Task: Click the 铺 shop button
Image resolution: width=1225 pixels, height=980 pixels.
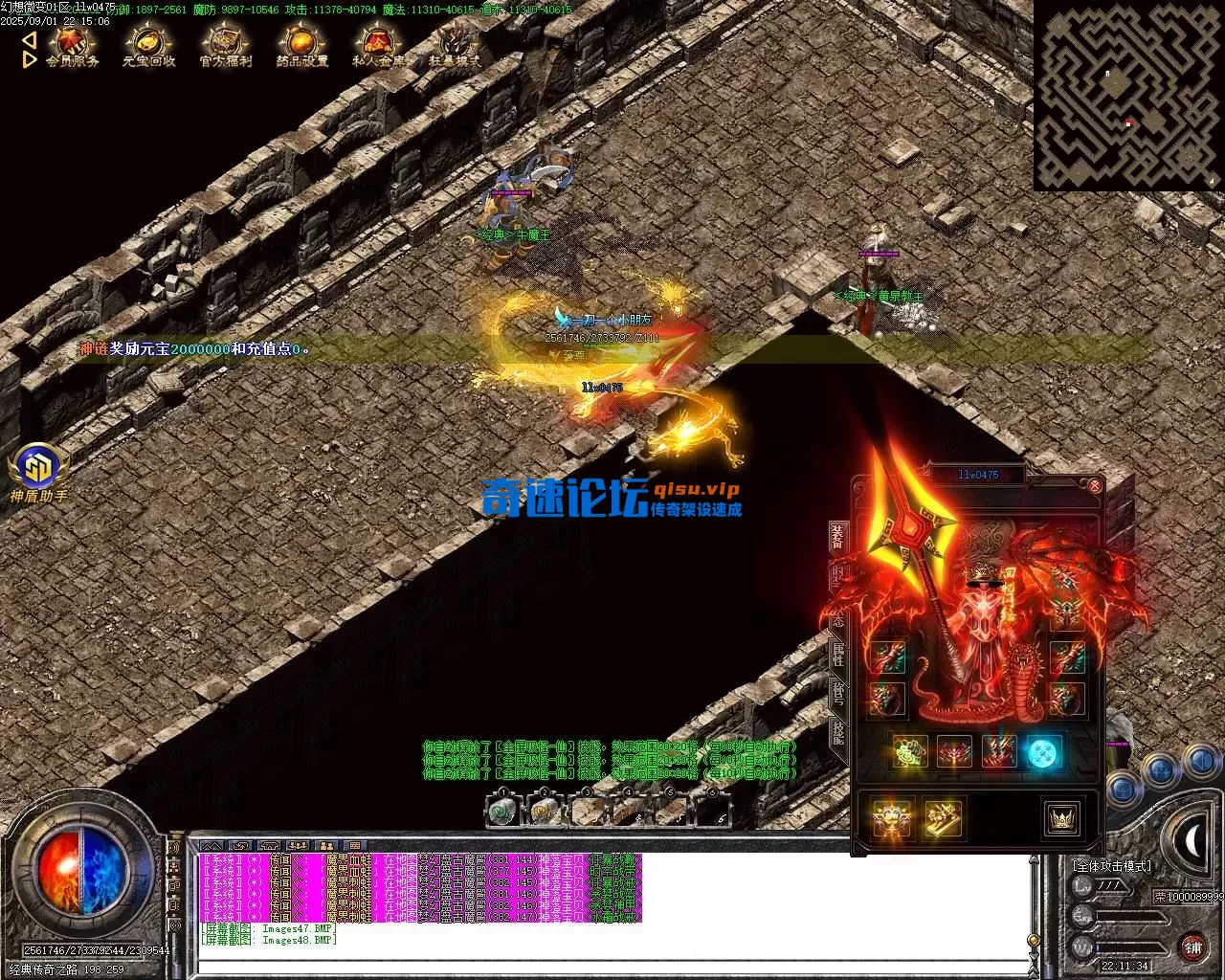Action: click(x=1192, y=947)
